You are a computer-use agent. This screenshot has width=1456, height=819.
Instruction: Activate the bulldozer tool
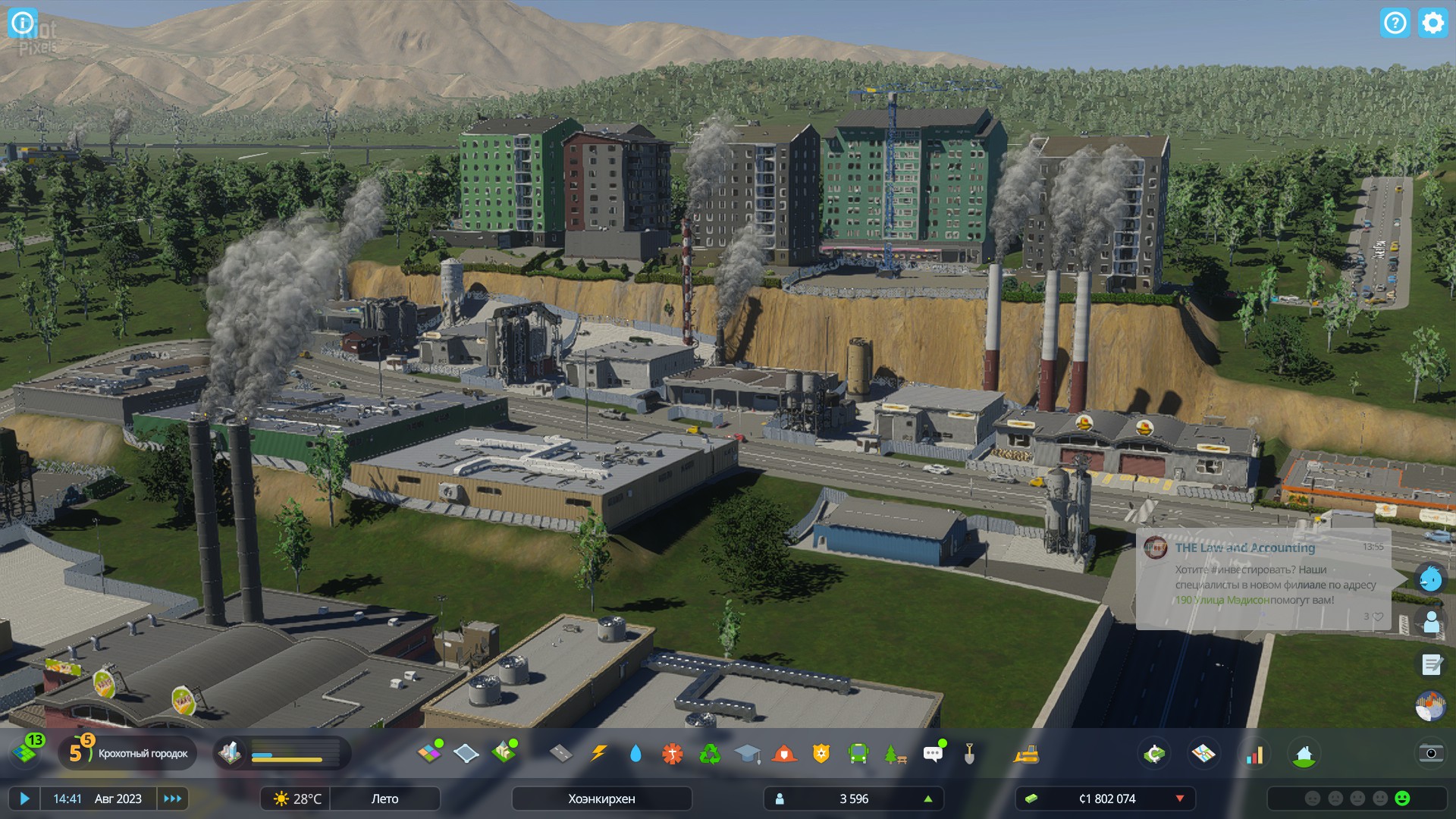pyautogui.click(x=1026, y=753)
